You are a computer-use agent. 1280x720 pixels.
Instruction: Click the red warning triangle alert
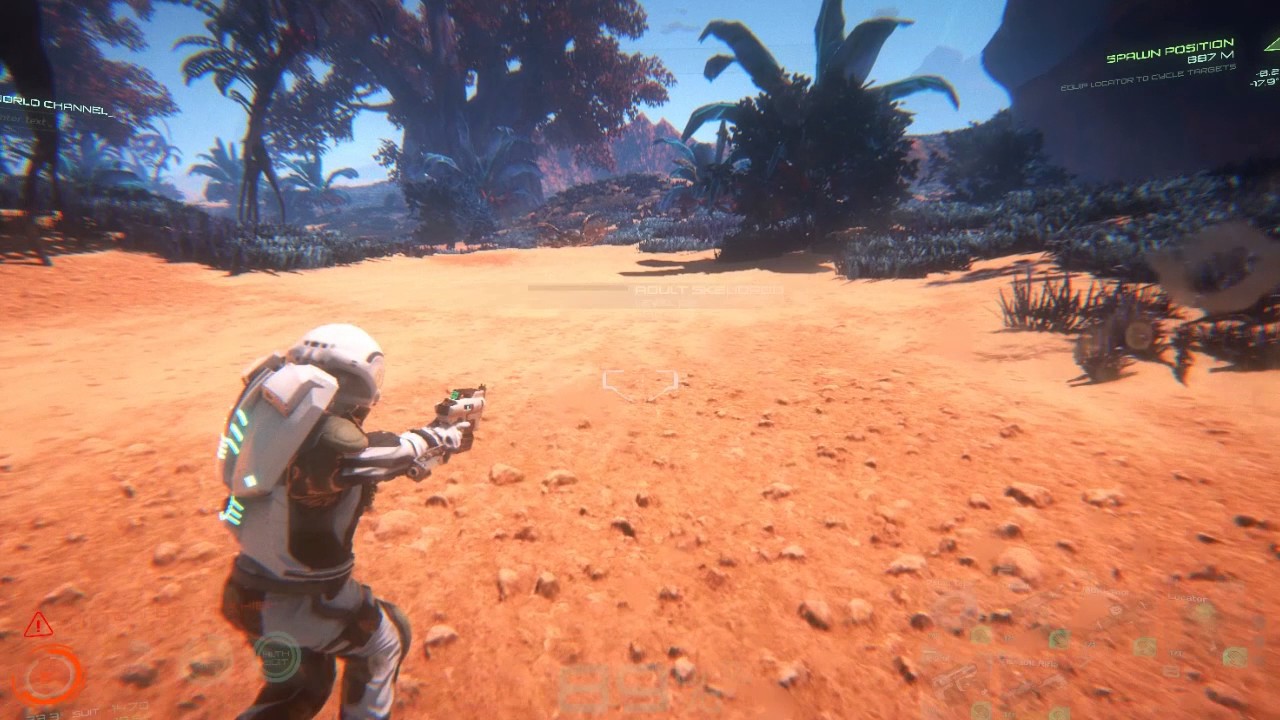click(x=38, y=626)
